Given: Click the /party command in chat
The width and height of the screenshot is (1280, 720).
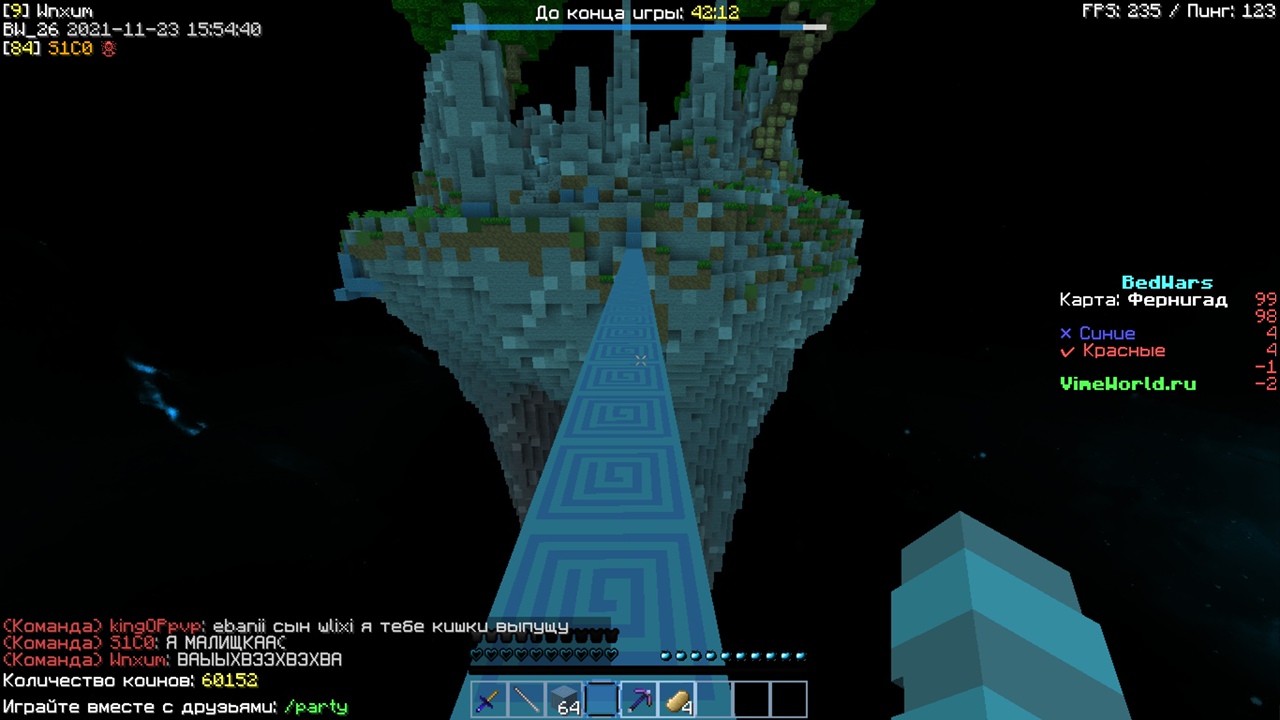Looking at the screenshot, I should (x=316, y=707).
